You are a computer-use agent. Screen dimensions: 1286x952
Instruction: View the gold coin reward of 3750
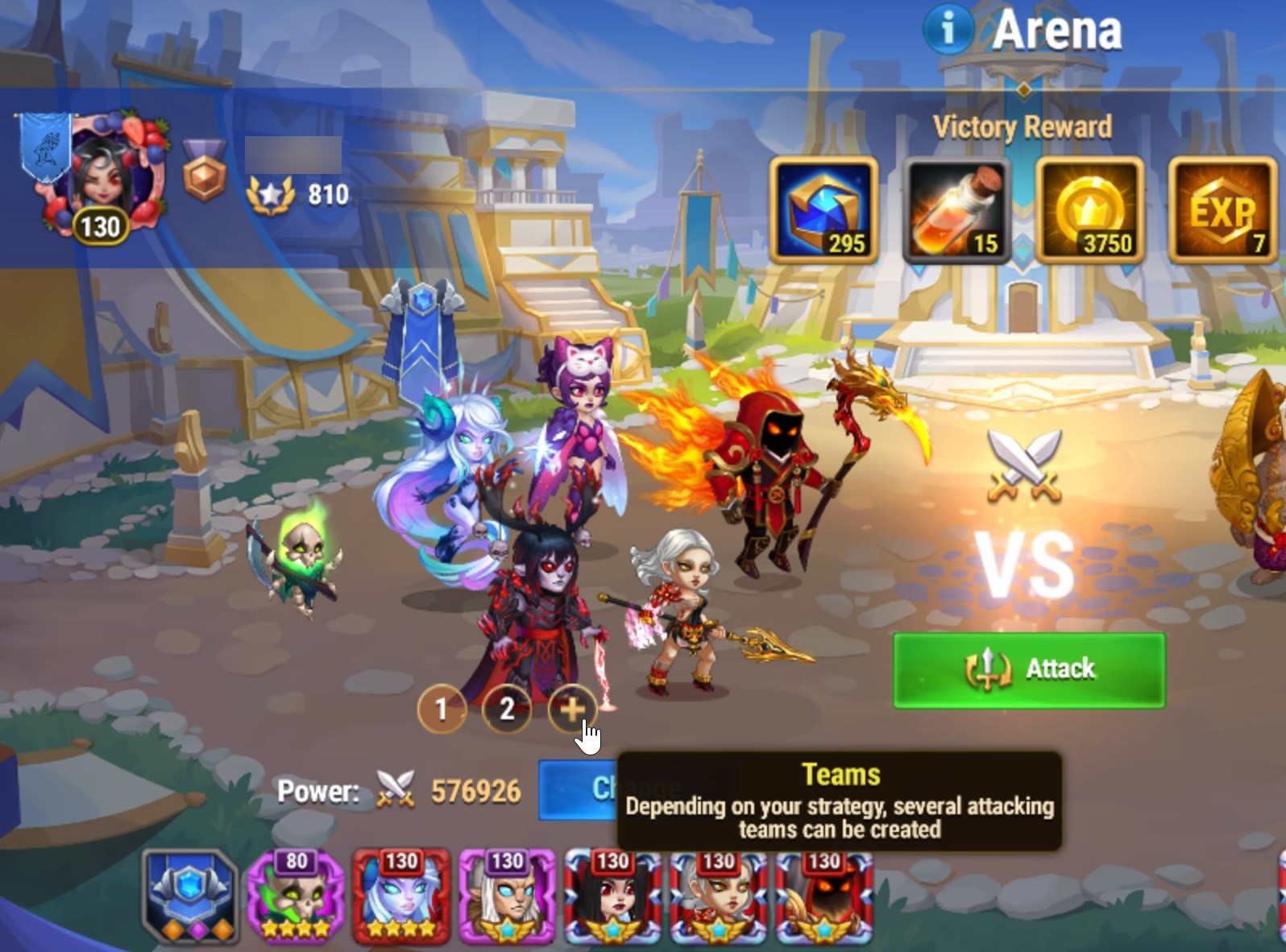[x=1089, y=209]
